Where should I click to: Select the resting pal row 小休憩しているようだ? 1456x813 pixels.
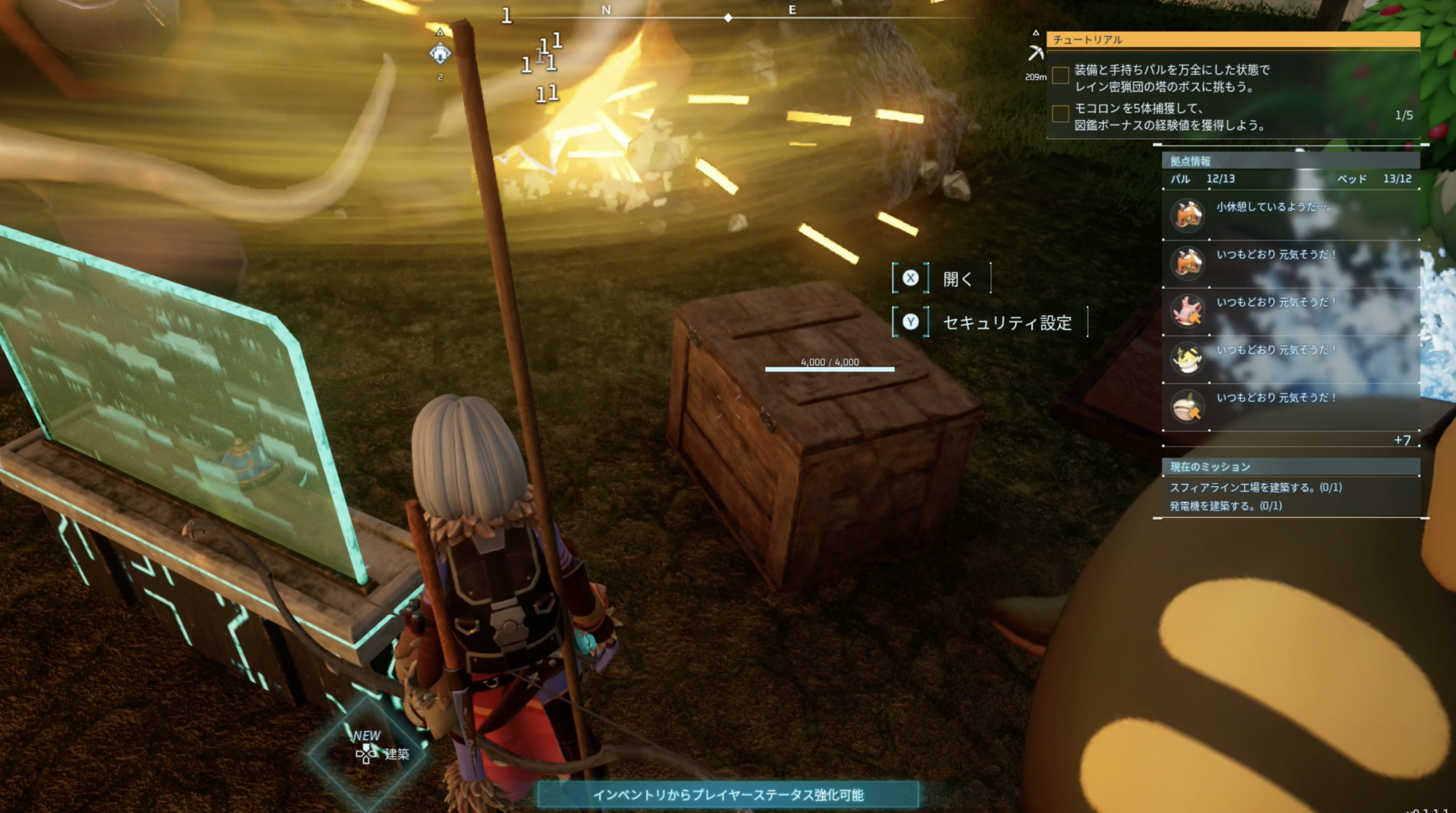[1289, 215]
